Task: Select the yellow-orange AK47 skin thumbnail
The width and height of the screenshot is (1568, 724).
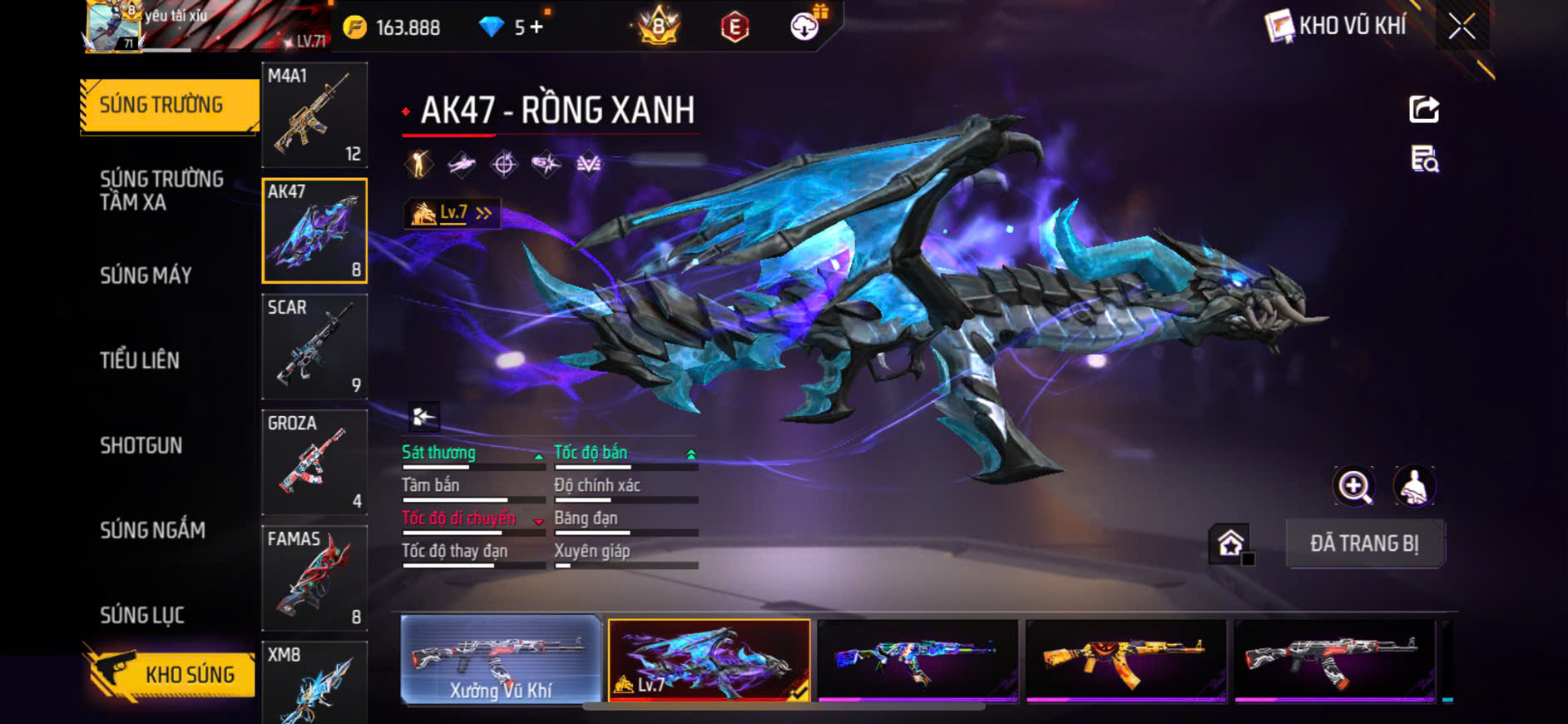Action: pyautogui.click(x=1125, y=660)
